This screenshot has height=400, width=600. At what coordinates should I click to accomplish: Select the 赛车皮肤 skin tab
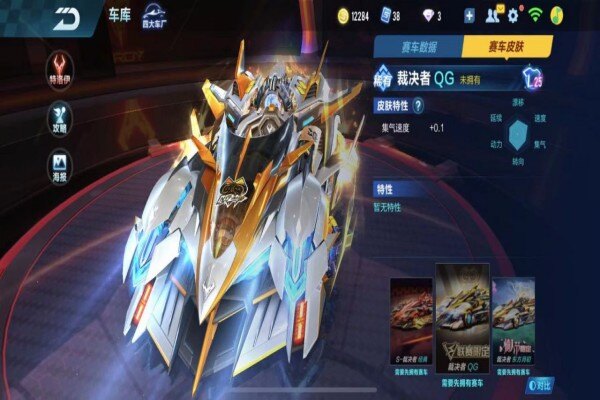click(x=506, y=46)
